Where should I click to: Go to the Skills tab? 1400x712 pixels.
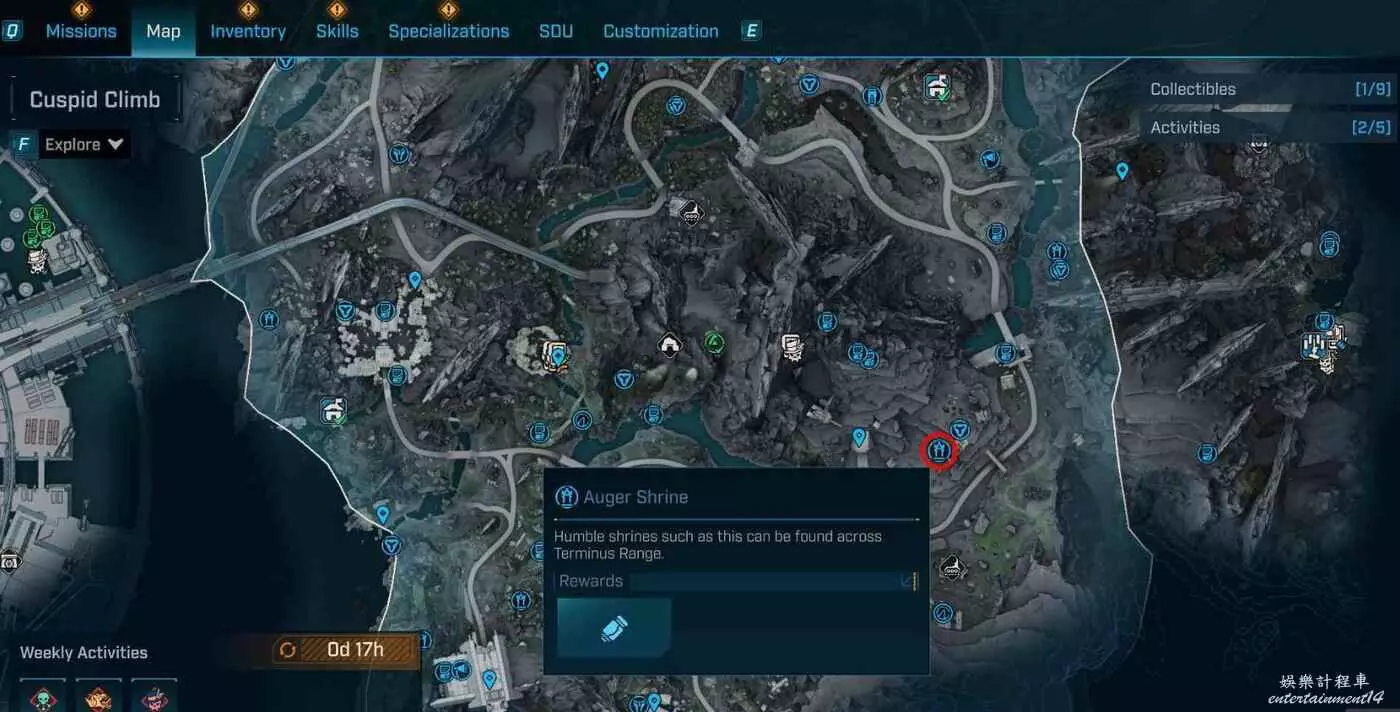tap(337, 31)
